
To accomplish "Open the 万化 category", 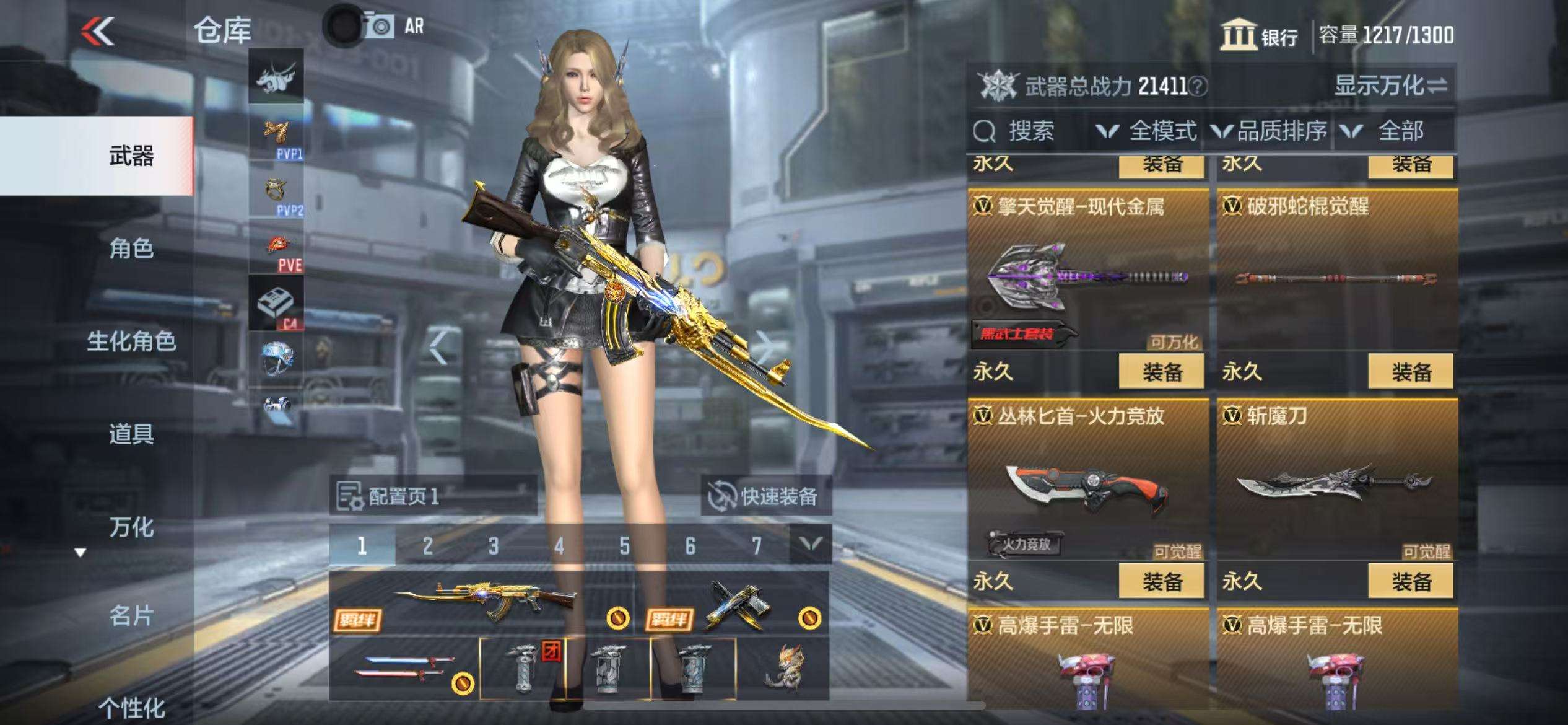I will pos(131,527).
